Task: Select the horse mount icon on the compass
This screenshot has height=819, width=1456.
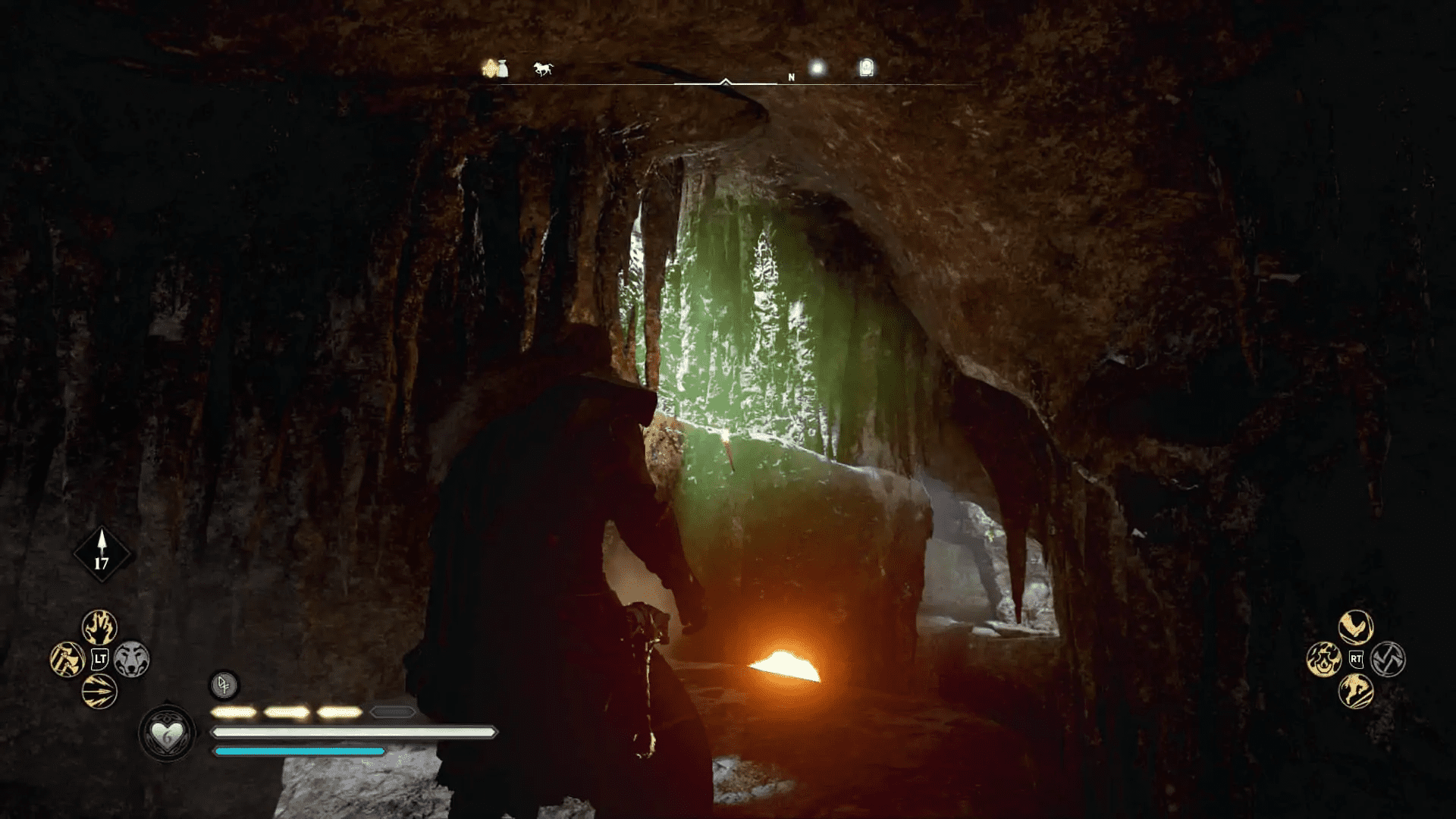Action: 543,68
